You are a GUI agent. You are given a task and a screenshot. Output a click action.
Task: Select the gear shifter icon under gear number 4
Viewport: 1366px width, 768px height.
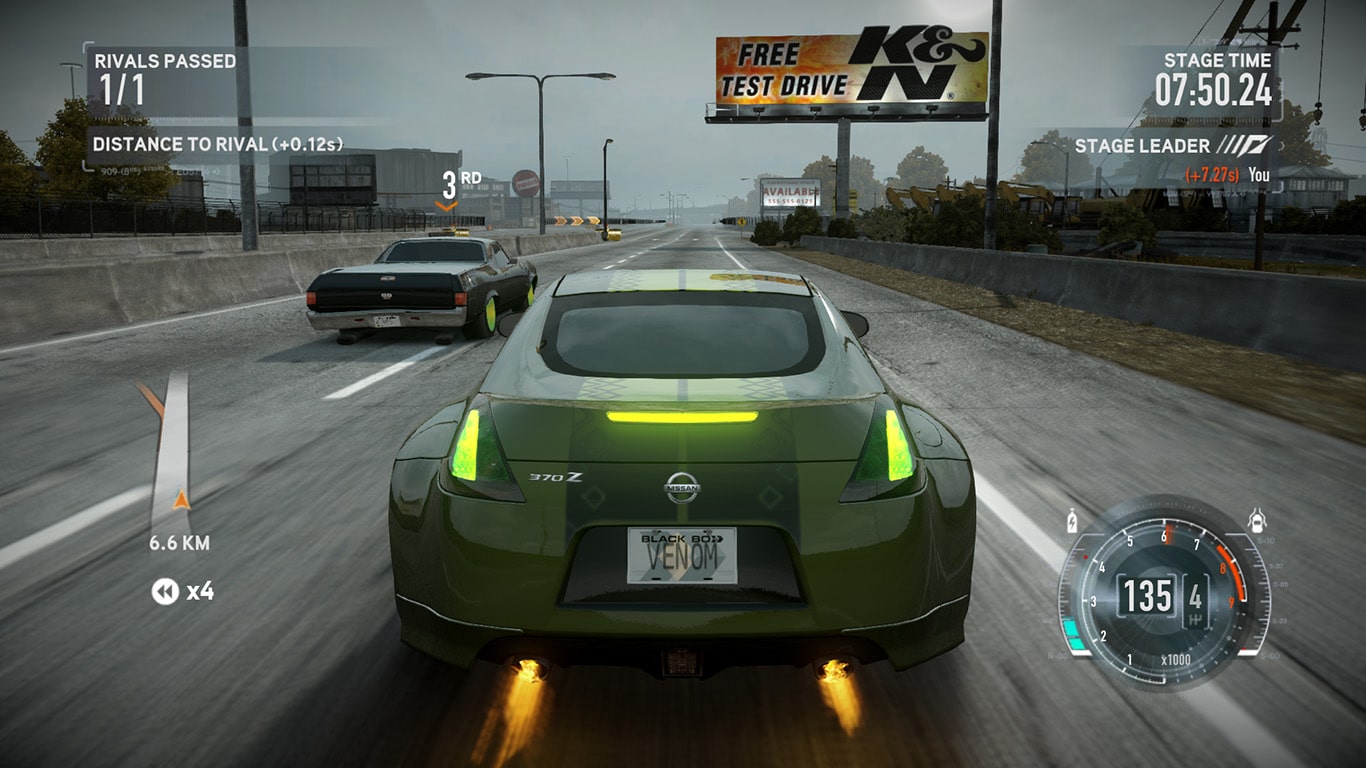point(1196,617)
